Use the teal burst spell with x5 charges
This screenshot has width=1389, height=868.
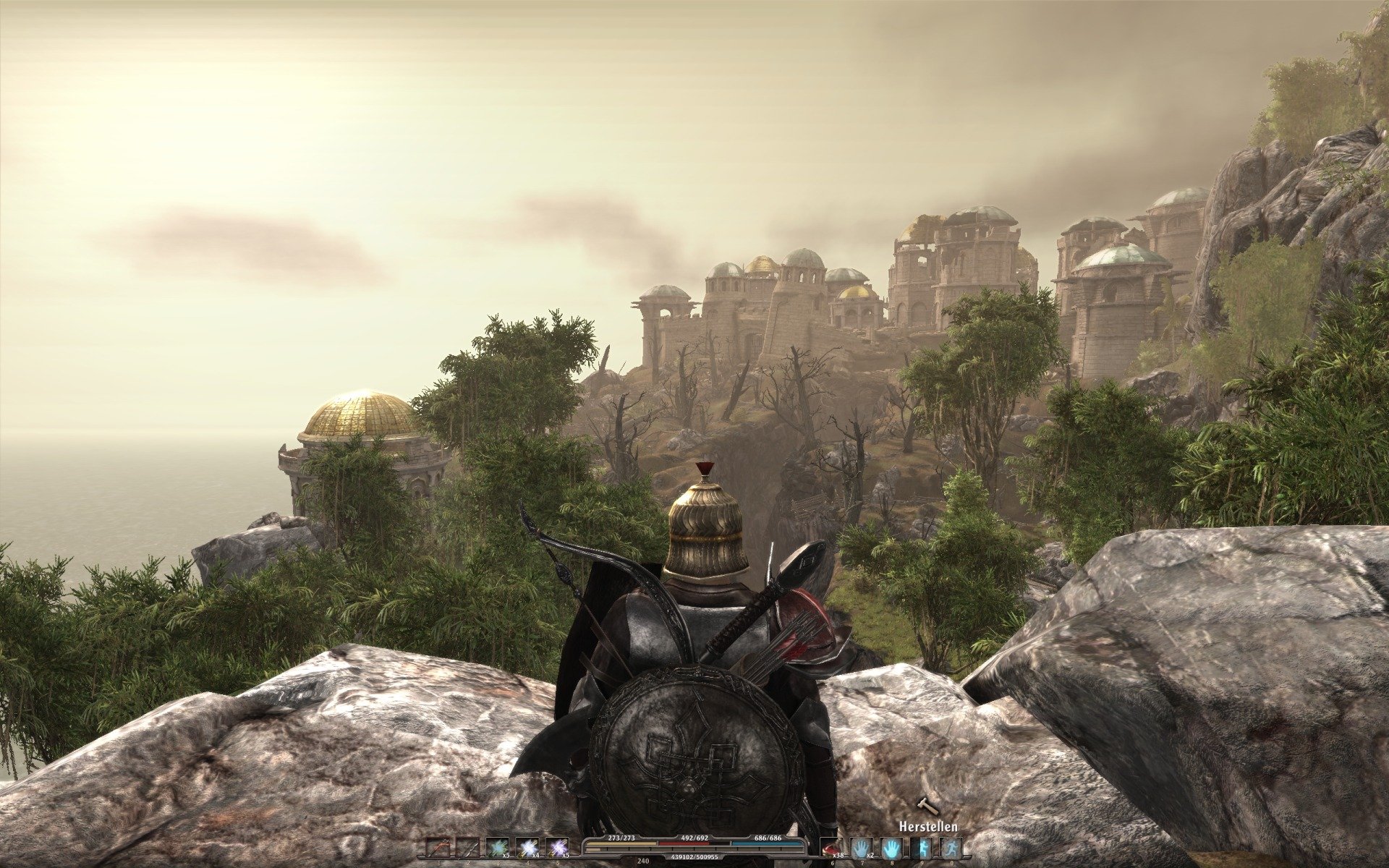click(x=497, y=847)
